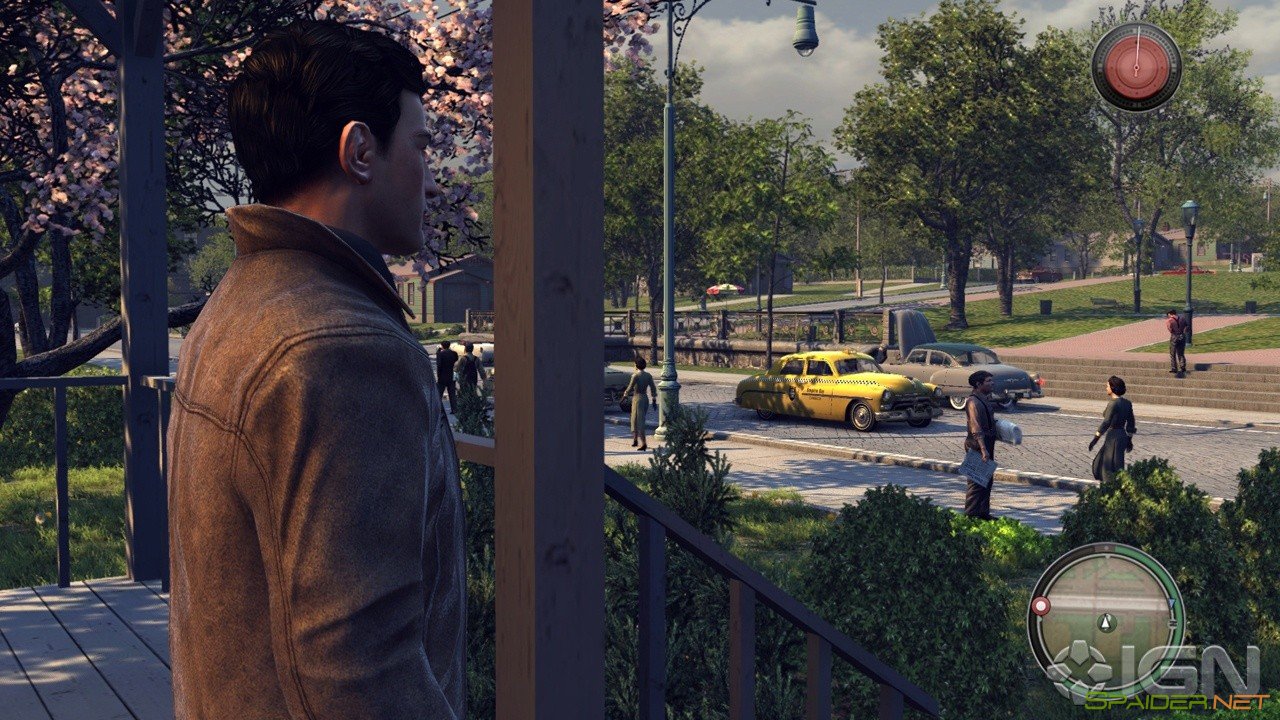This screenshot has height=720, width=1280.
Task: Click the clock gauge HUD in the top-right
Action: [x=1136, y=65]
